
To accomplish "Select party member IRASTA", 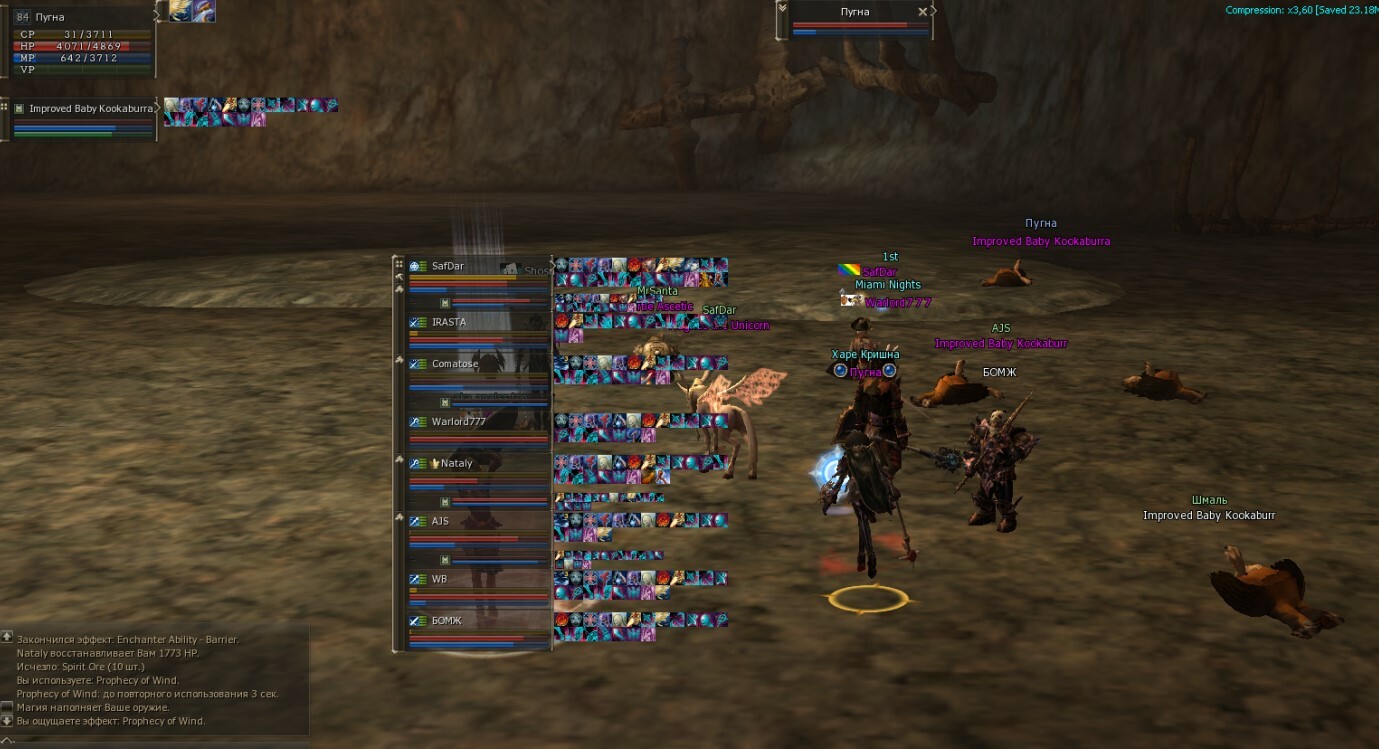I will [449, 323].
